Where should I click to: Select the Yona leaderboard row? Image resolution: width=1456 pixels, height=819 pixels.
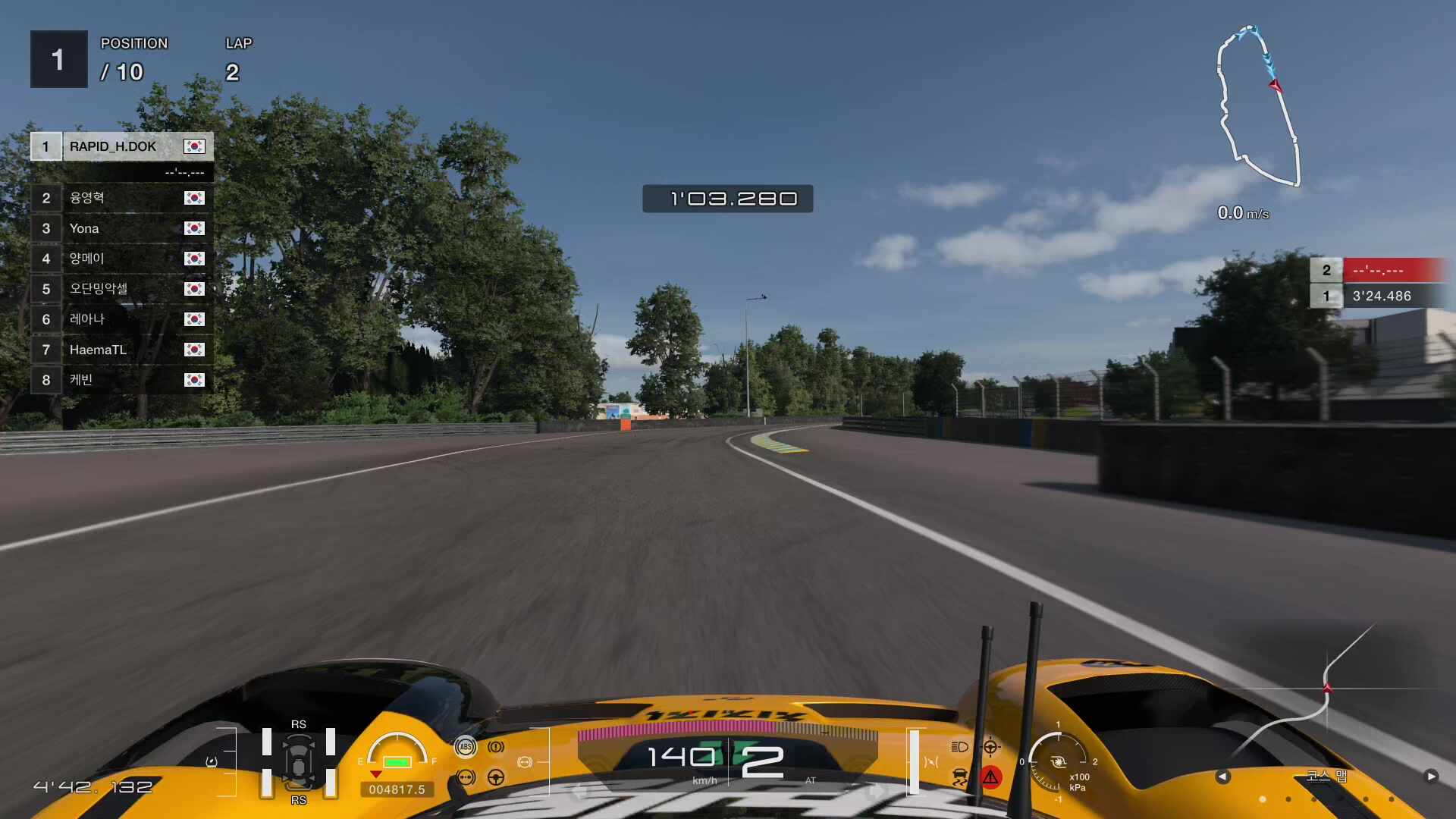pos(121,228)
